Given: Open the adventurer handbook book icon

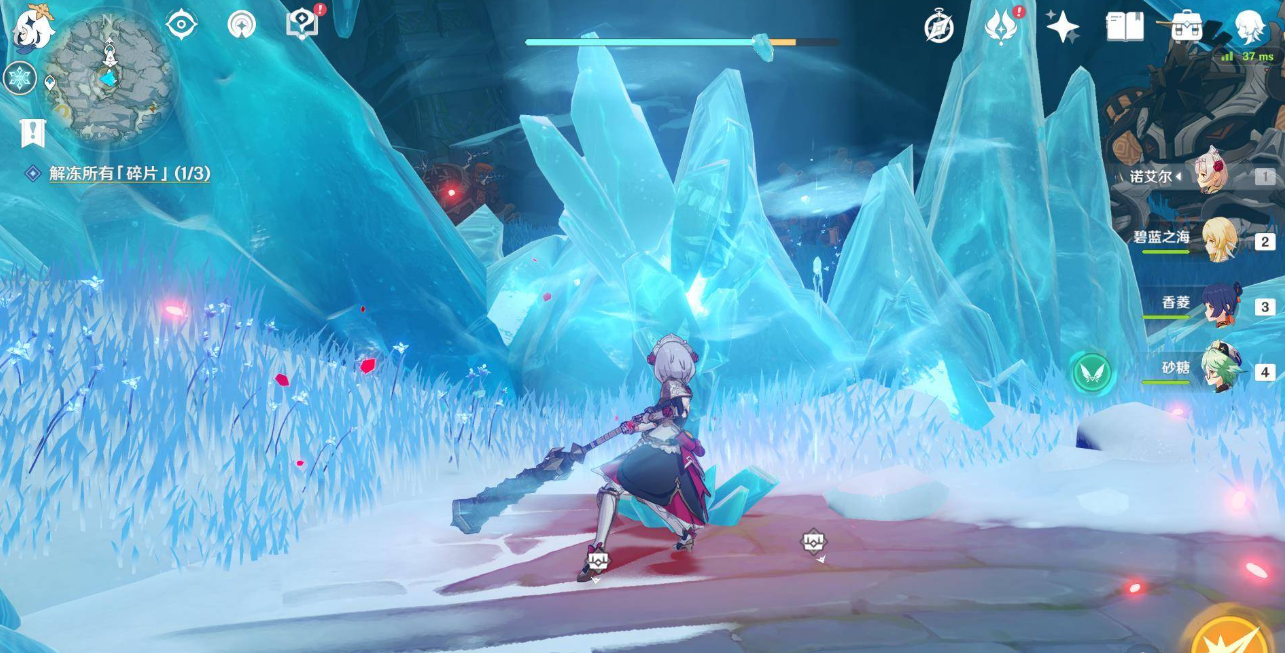Looking at the screenshot, I should tap(1124, 27).
